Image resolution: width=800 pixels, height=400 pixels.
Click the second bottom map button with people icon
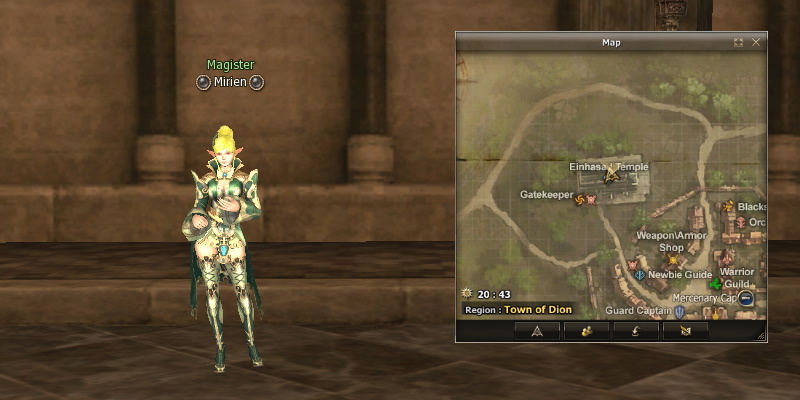click(x=586, y=330)
